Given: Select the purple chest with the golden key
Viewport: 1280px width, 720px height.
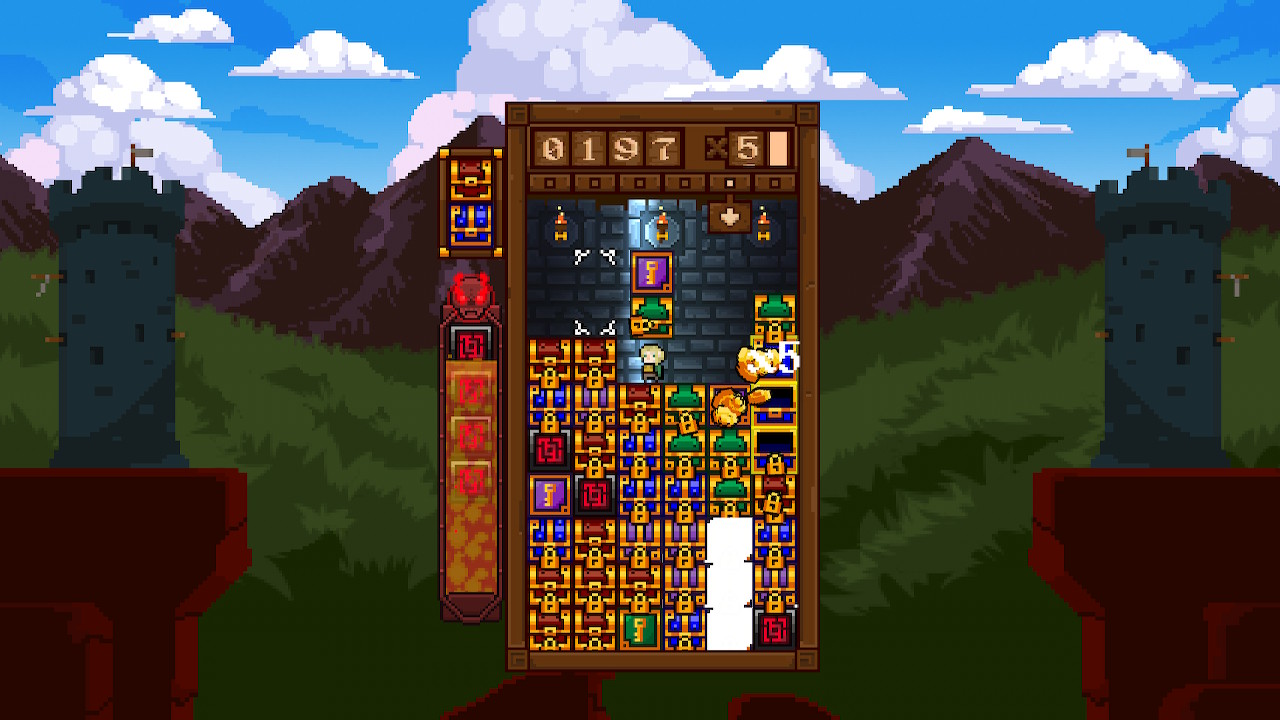Looking at the screenshot, I should [x=654, y=271].
